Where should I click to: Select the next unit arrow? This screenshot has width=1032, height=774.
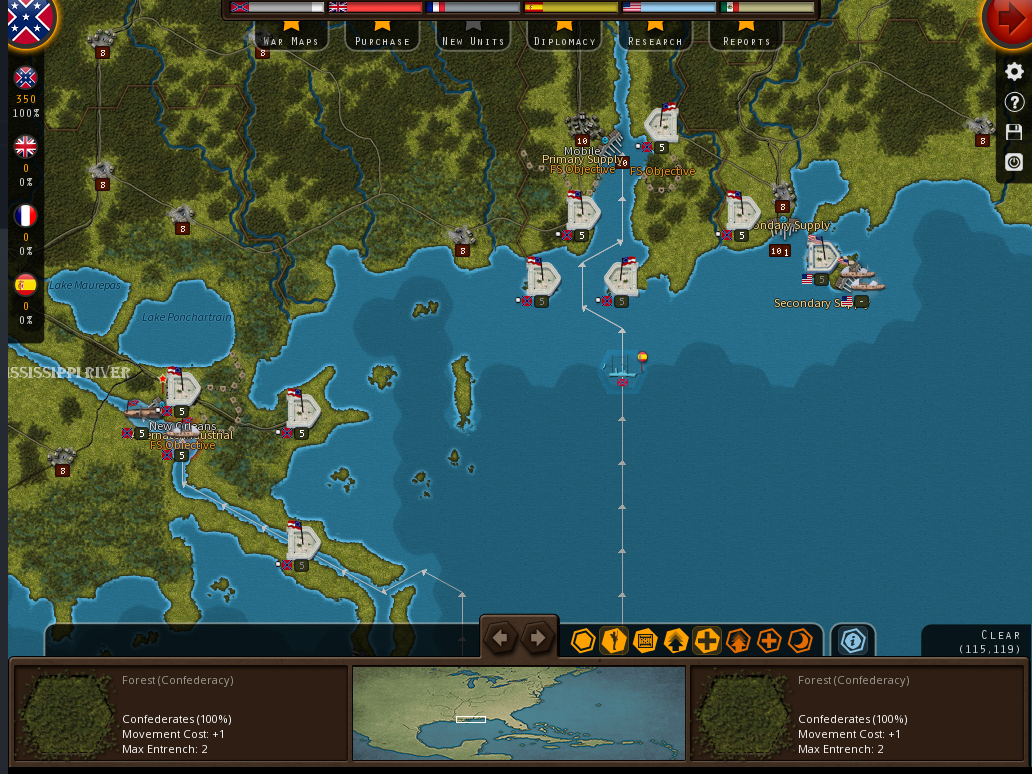[x=538, y=638]
